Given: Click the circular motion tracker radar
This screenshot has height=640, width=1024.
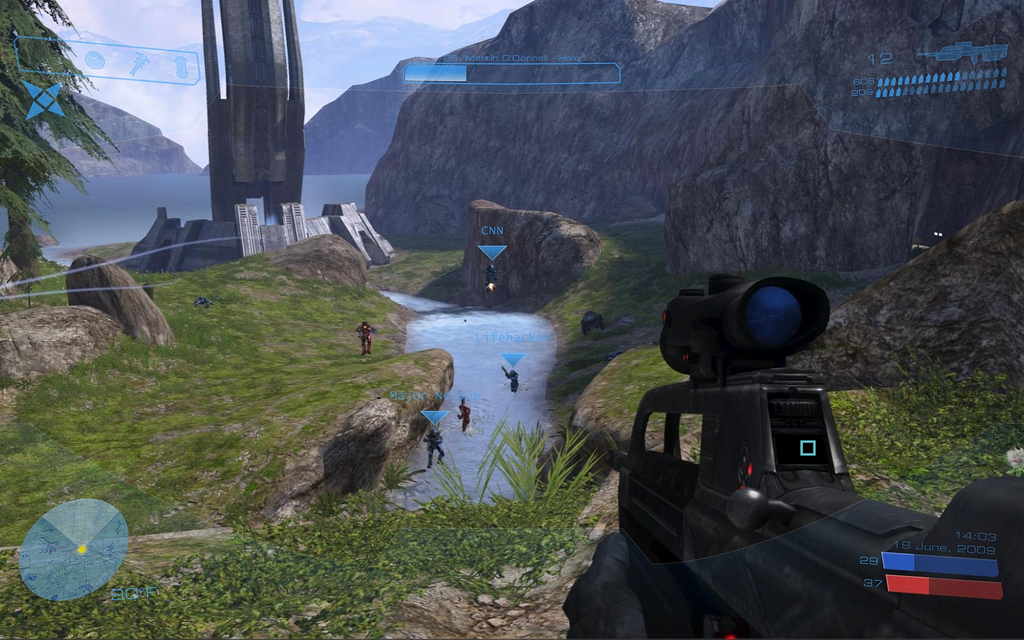Looking at the screenshot, I should (x=73, y=549).
